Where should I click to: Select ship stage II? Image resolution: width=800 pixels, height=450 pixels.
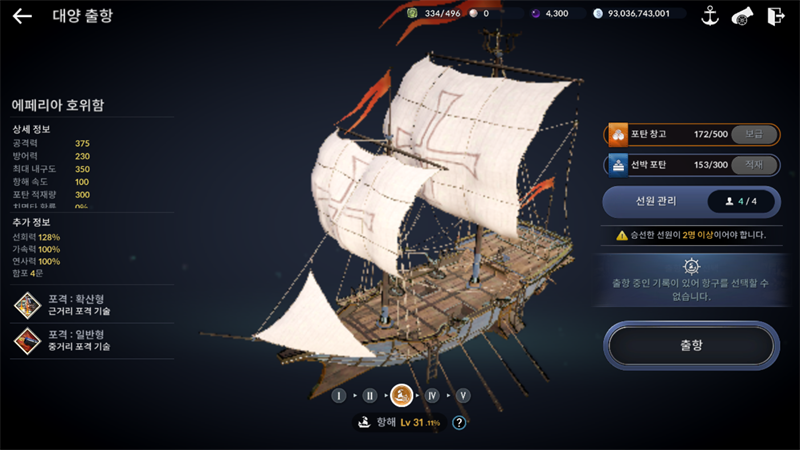(x=370, y=396)
